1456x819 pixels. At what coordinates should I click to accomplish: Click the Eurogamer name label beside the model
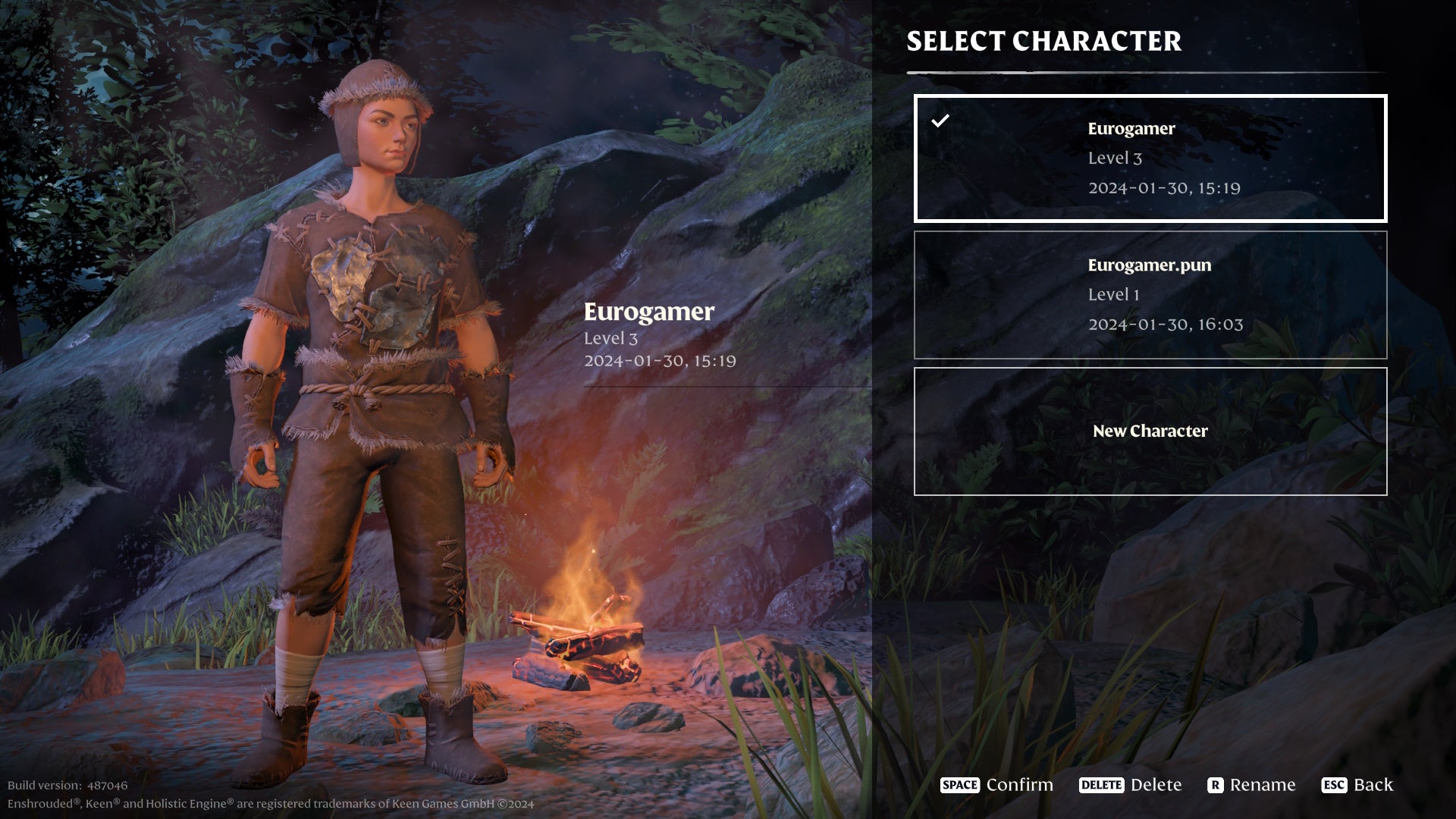[x=648, y=312]
